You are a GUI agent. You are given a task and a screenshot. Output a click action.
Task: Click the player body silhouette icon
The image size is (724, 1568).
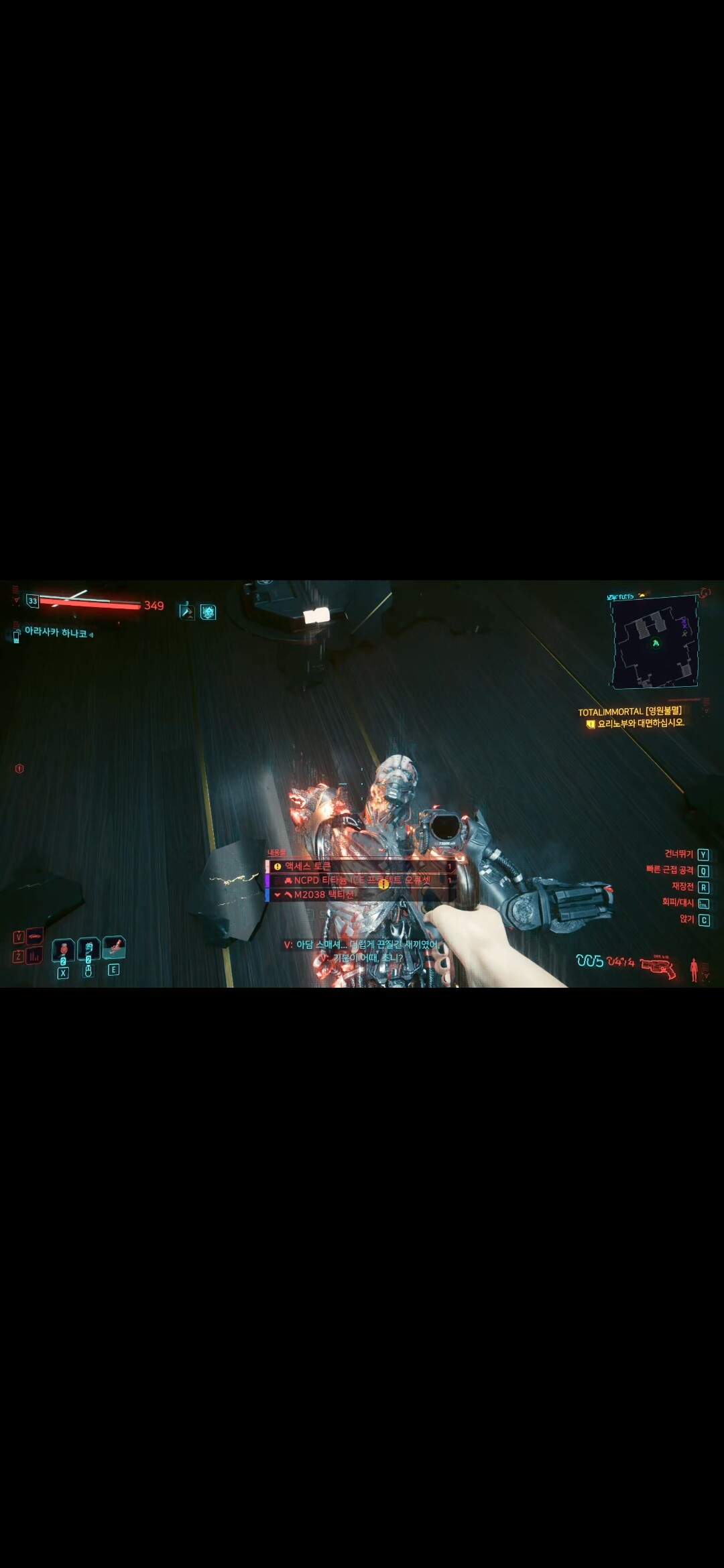(694, 969)
